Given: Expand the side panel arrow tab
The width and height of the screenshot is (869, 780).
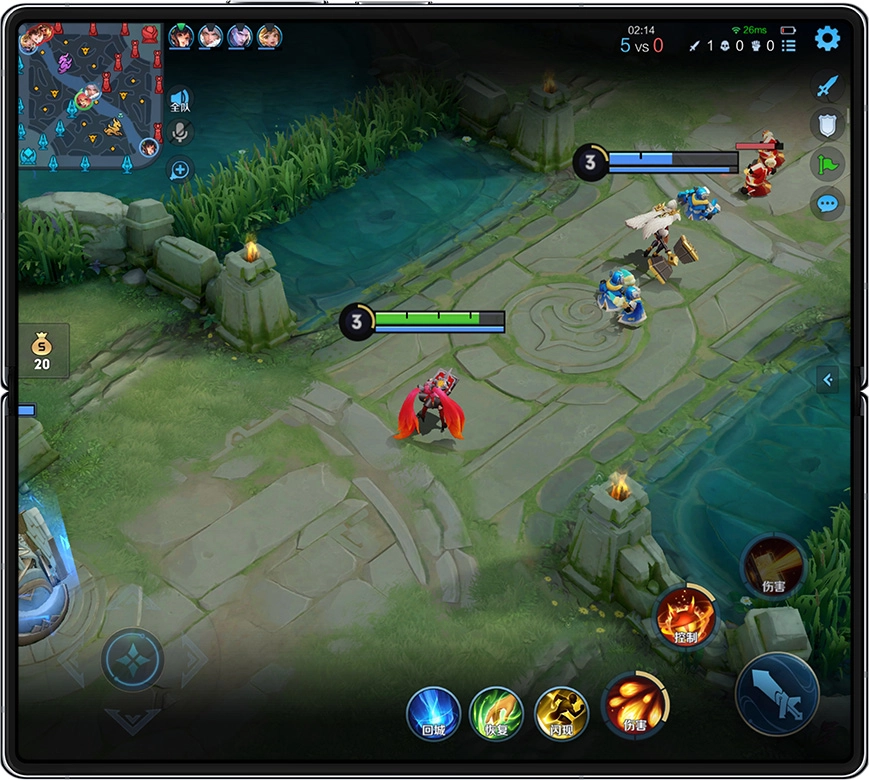Looking at the screenshot, I should tap(827, 379).
